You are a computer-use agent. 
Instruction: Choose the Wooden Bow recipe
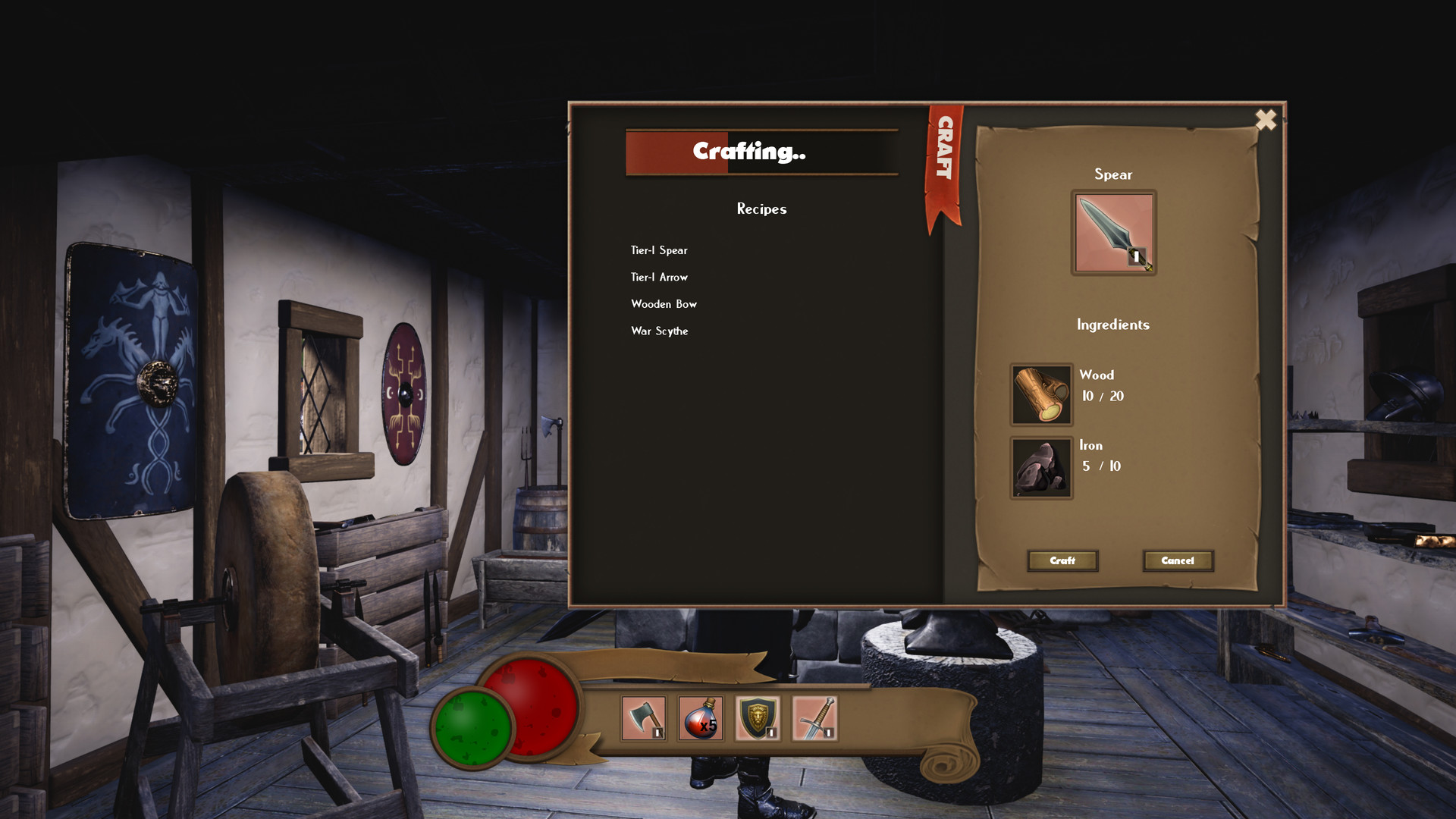(664, 304)
